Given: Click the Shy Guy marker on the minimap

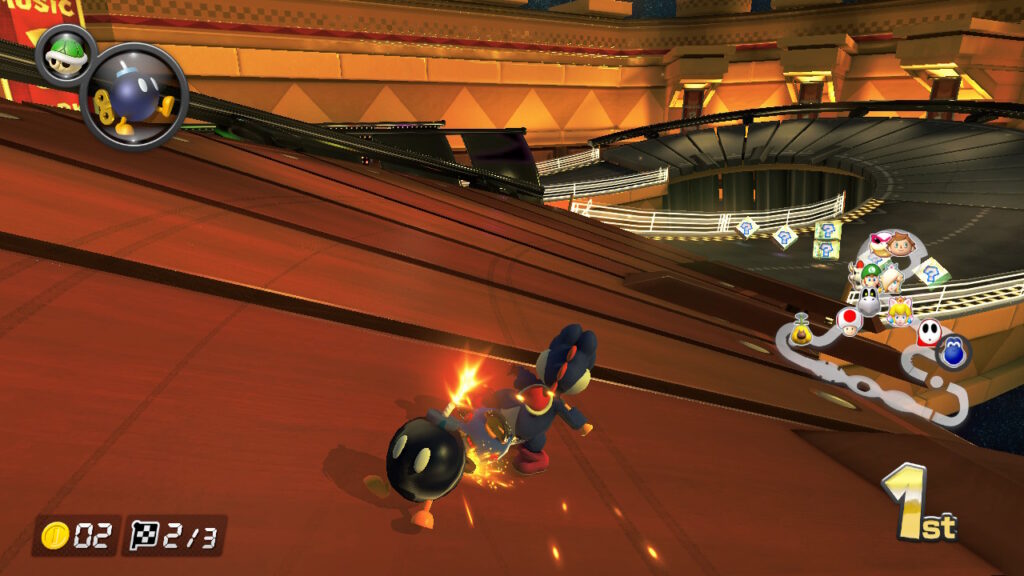Looking at the screenshot, I should tap(928, 332).
